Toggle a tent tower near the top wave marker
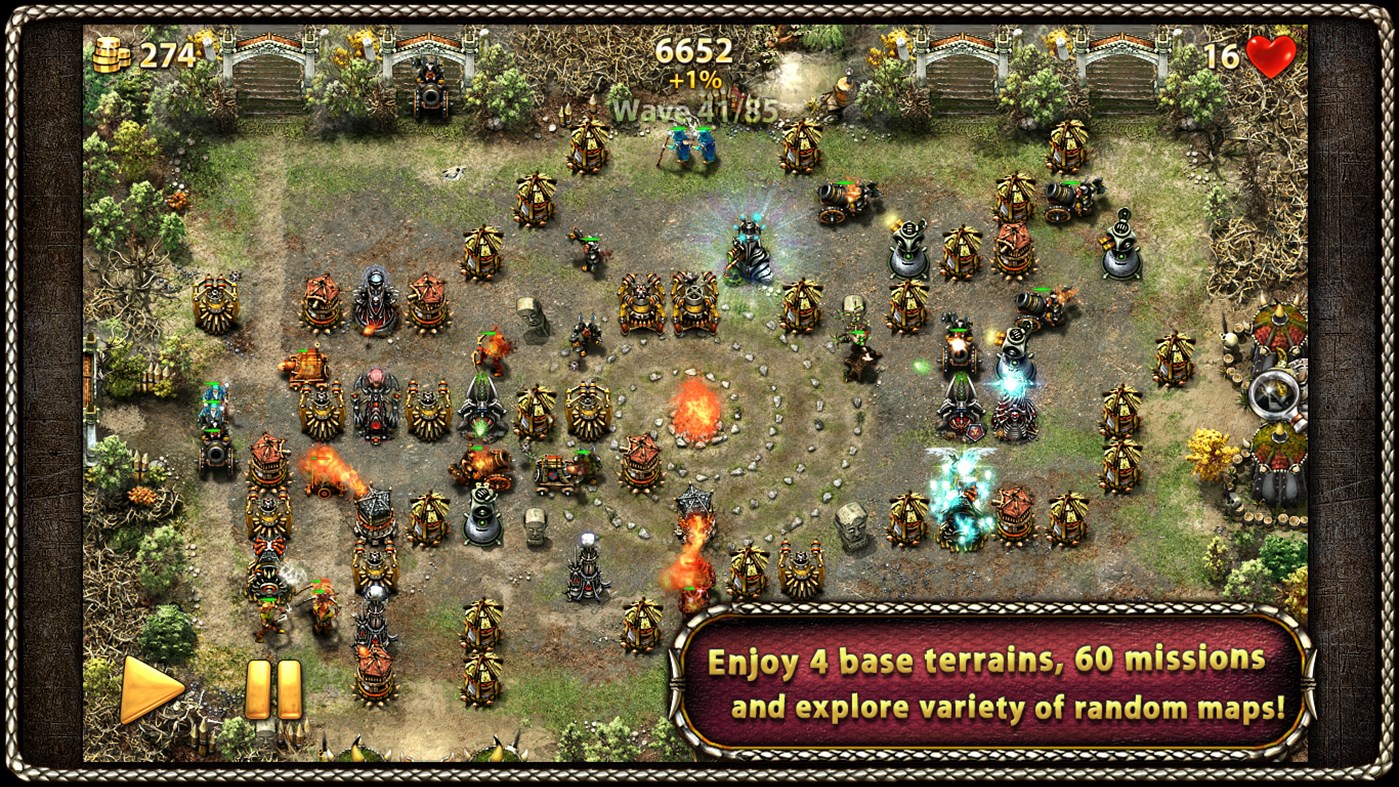The image size is (1399, 787). coord(586,148)
